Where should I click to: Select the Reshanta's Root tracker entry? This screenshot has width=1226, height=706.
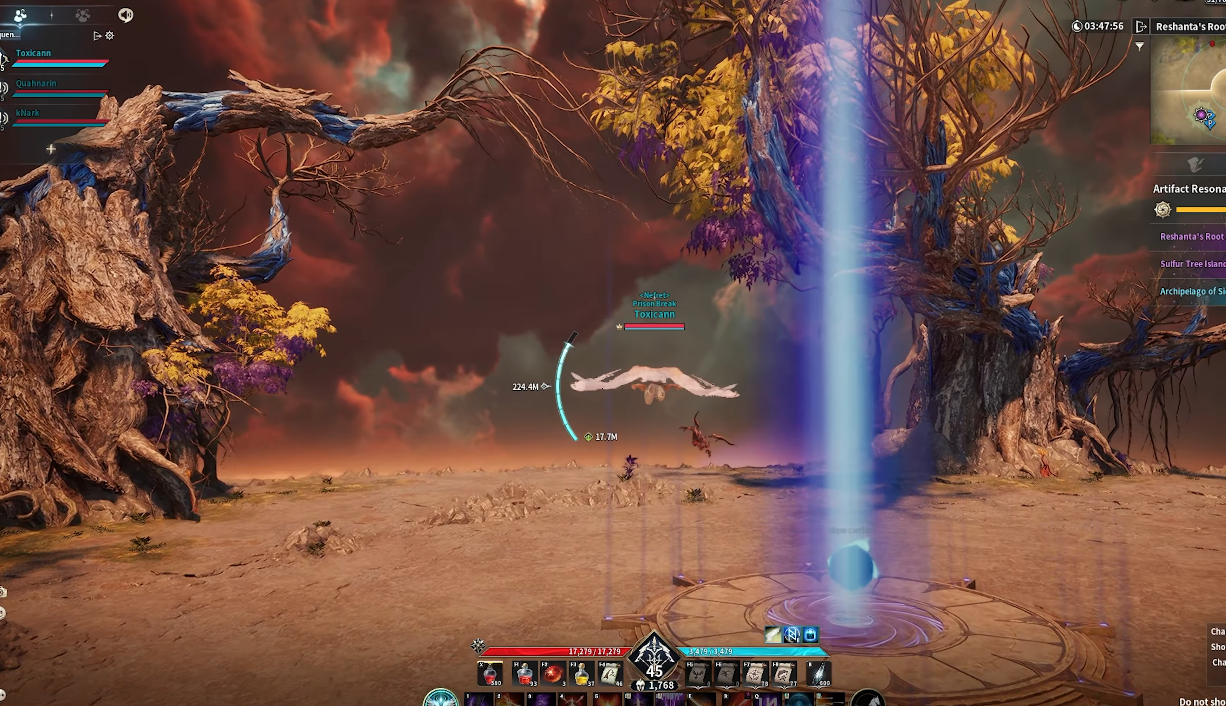coord(1191,237)
